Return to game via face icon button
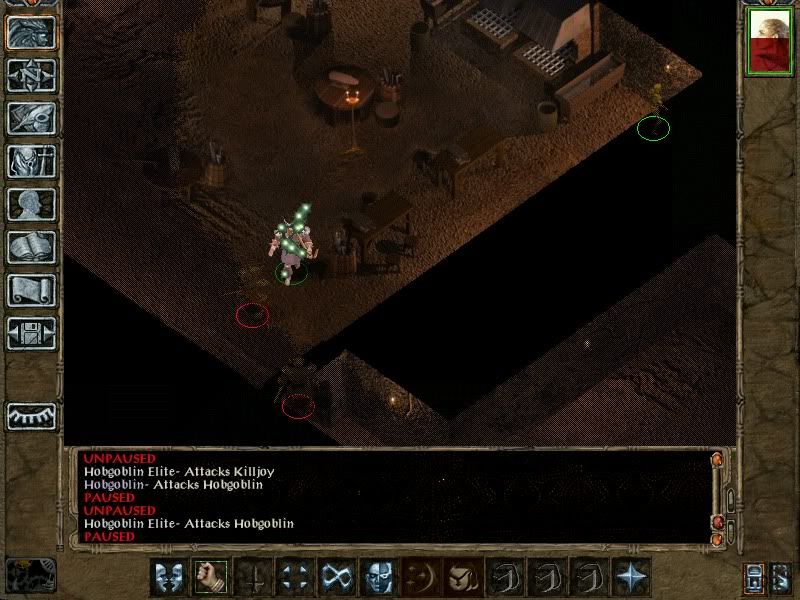This screenshot has height=600, width=800. click(31, 32)
